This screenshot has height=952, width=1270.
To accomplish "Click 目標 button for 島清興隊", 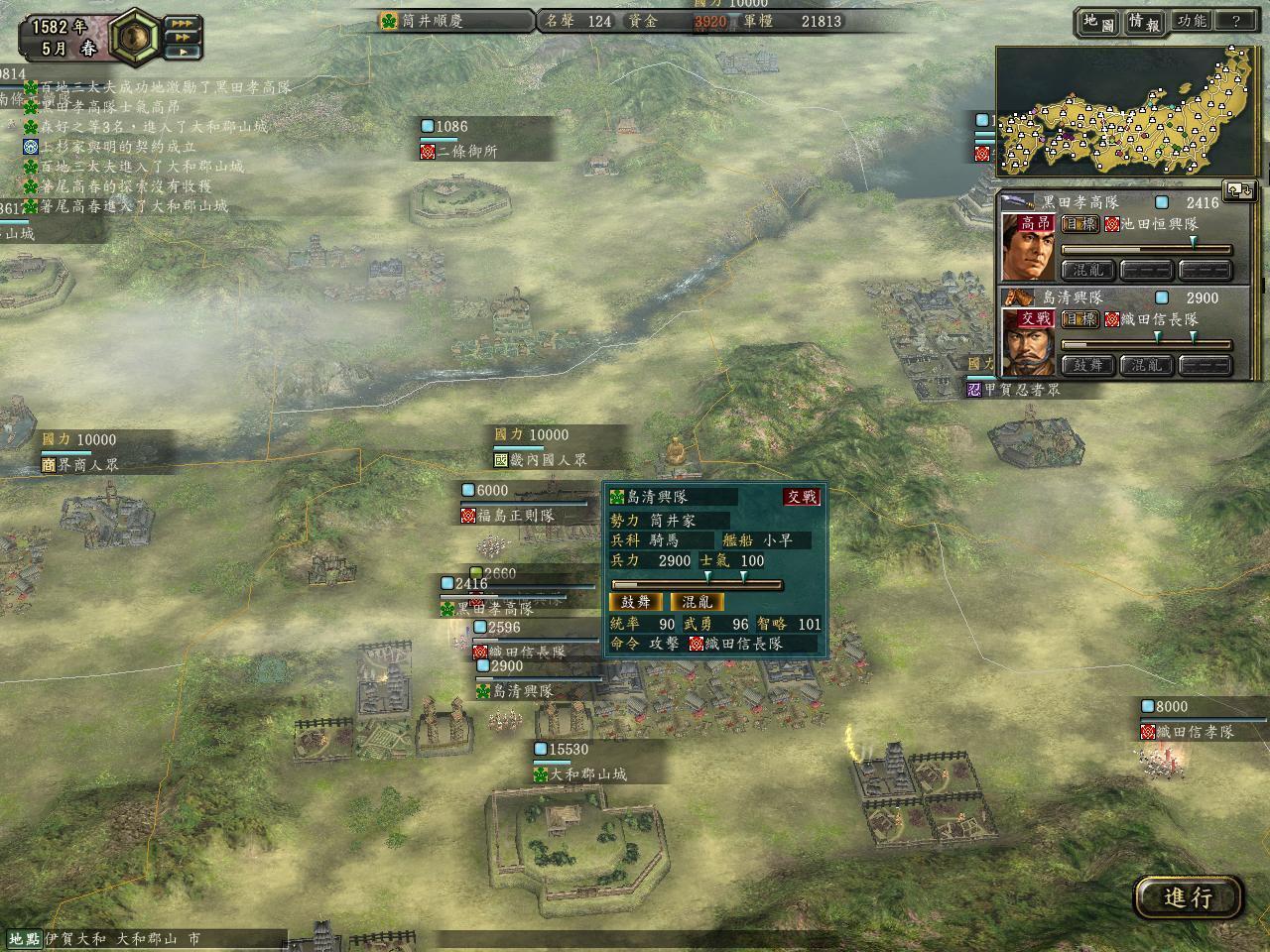I will 1080,319.
